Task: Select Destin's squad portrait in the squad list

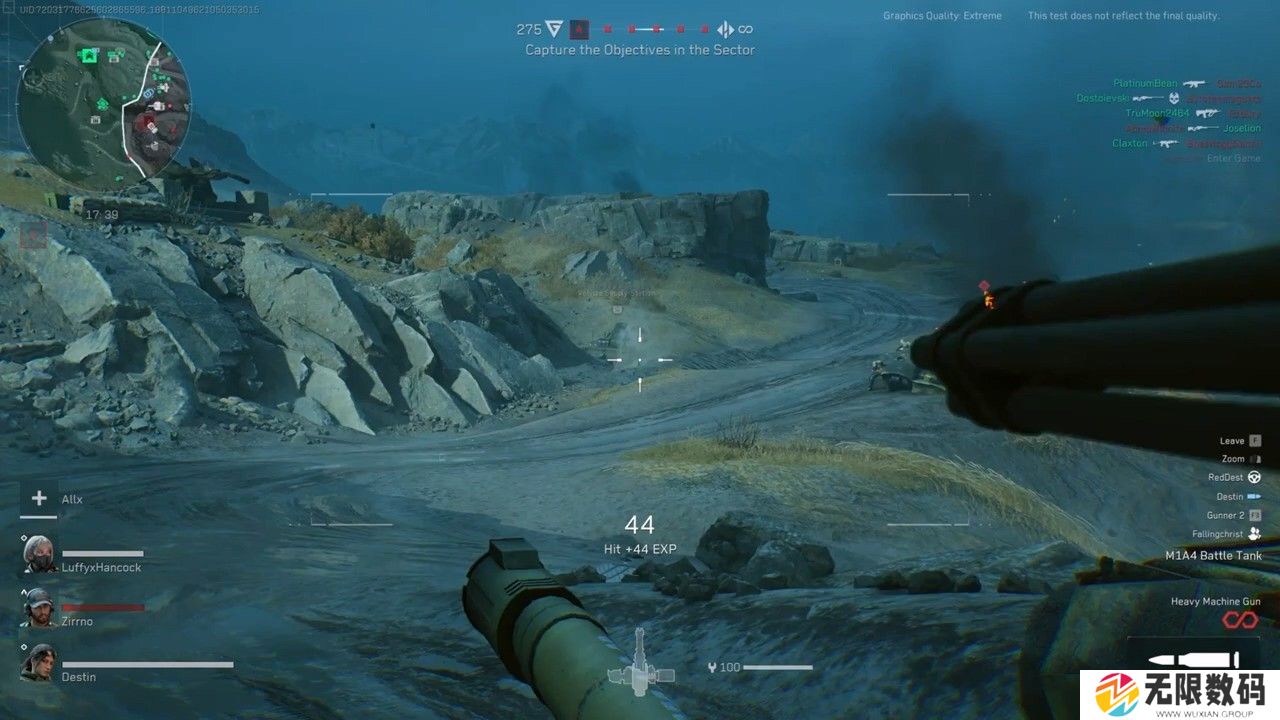Action: [40, 663]
